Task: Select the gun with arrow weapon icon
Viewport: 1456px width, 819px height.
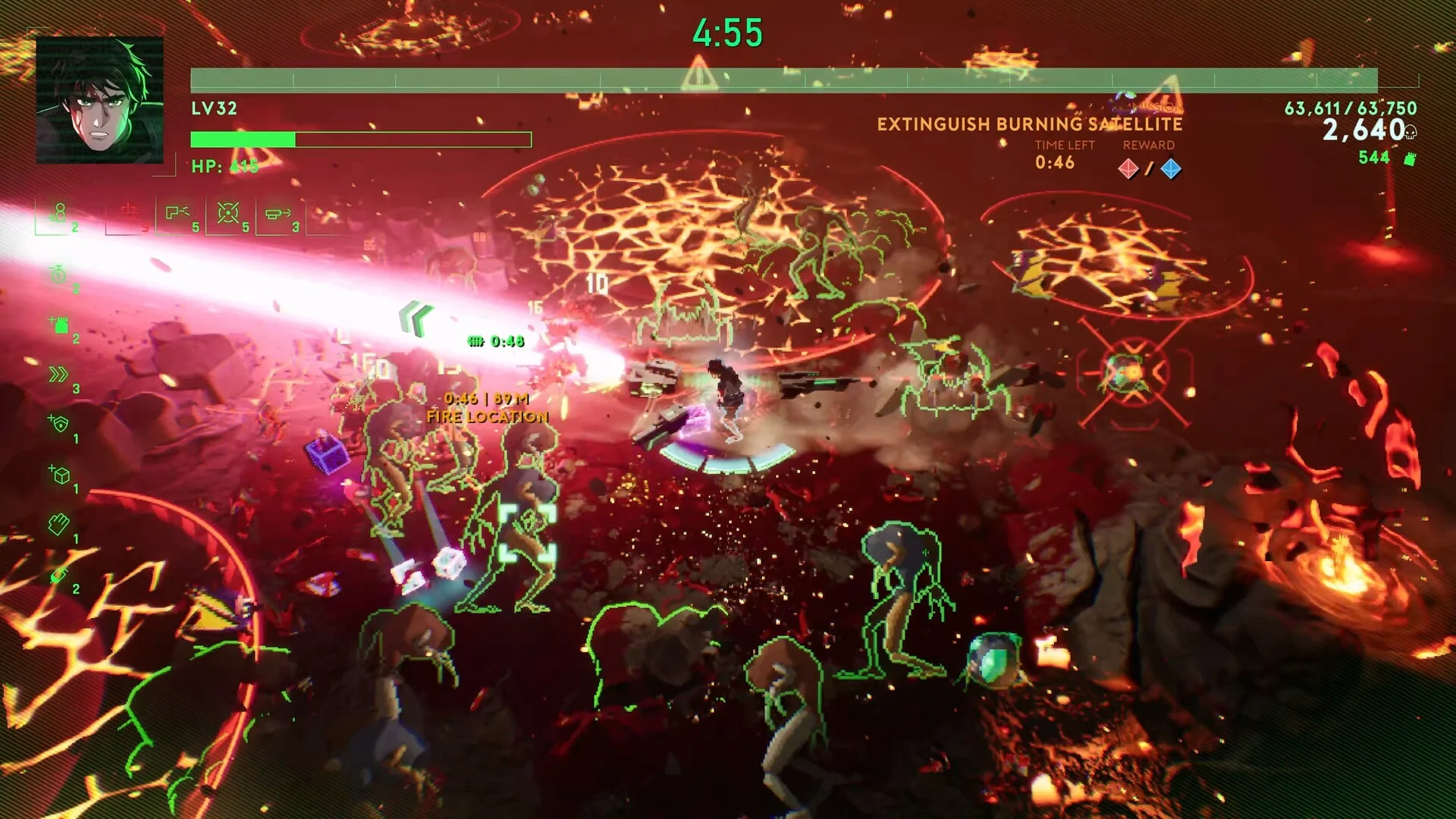Action: click(278, 214)
